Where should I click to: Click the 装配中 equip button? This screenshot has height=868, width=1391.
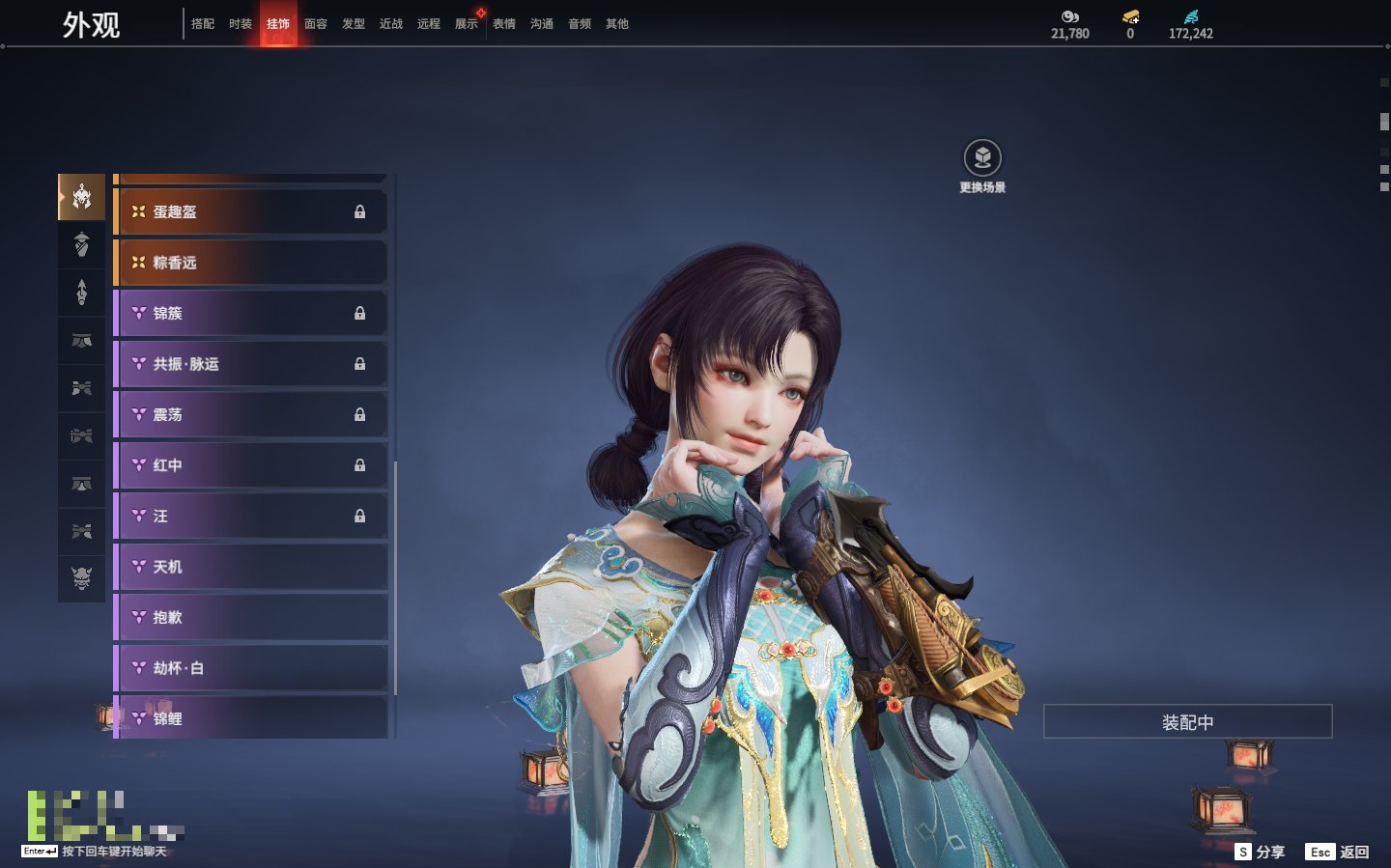click(1187, 722)
